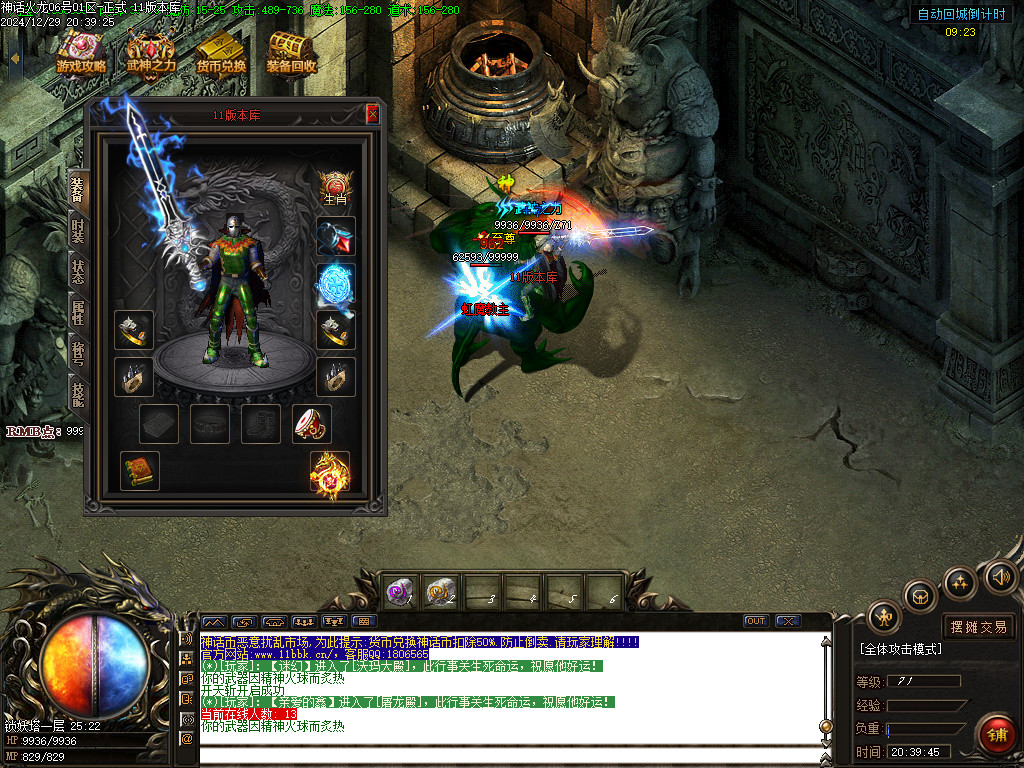Open the 货币兑换 currency exchange

tap(221, 54)
